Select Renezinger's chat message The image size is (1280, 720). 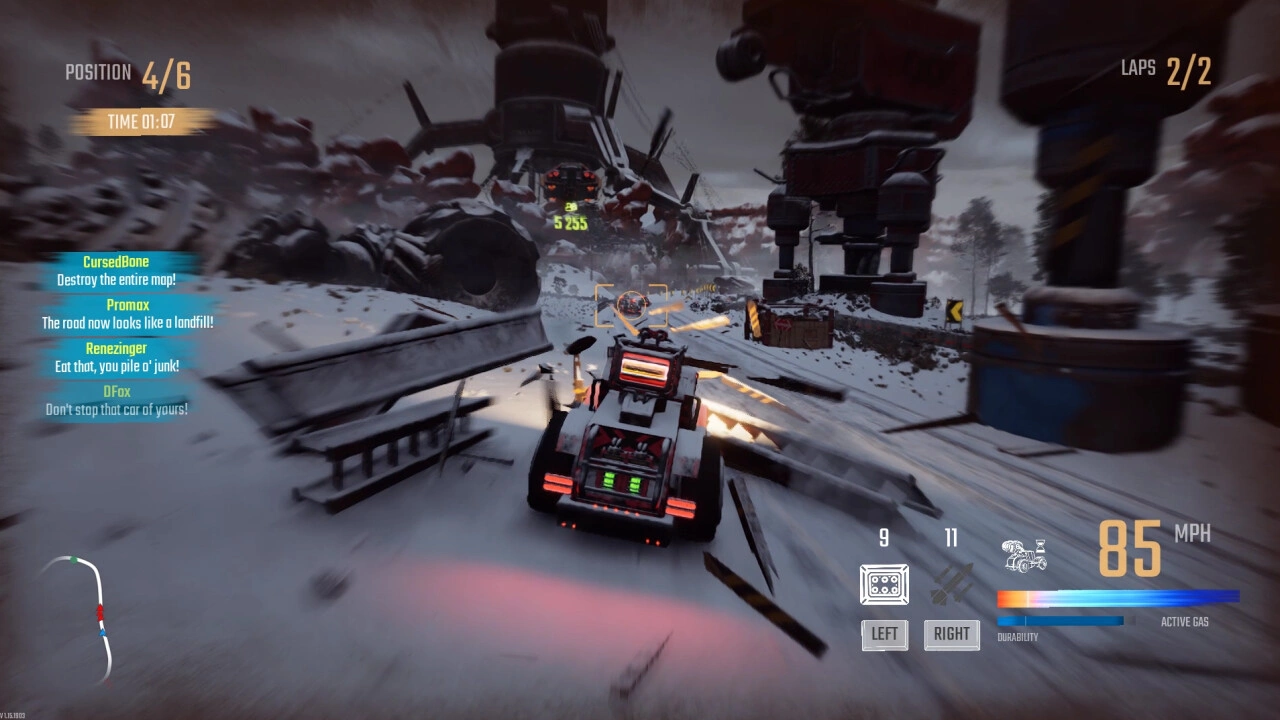coord(117,358)
